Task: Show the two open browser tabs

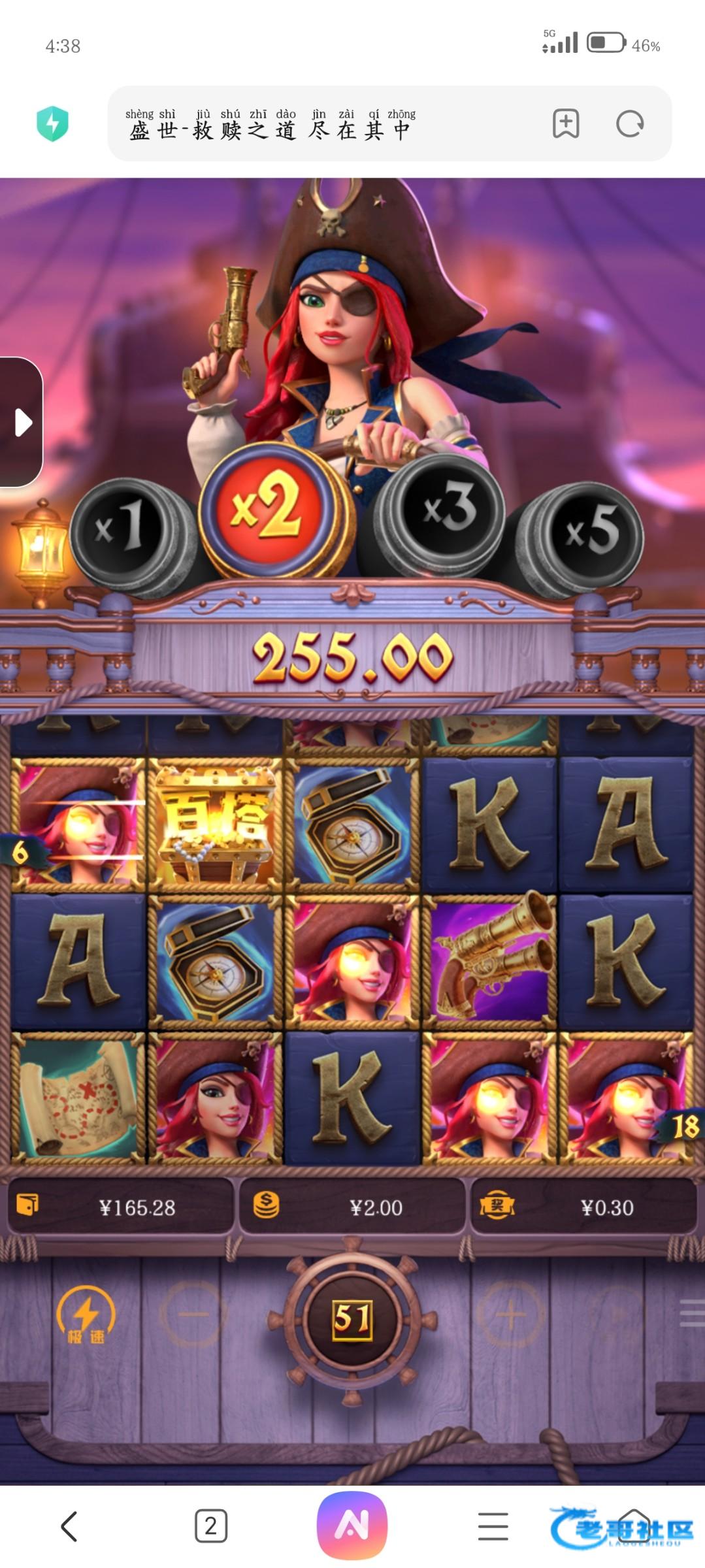Action: [211, 1526]
